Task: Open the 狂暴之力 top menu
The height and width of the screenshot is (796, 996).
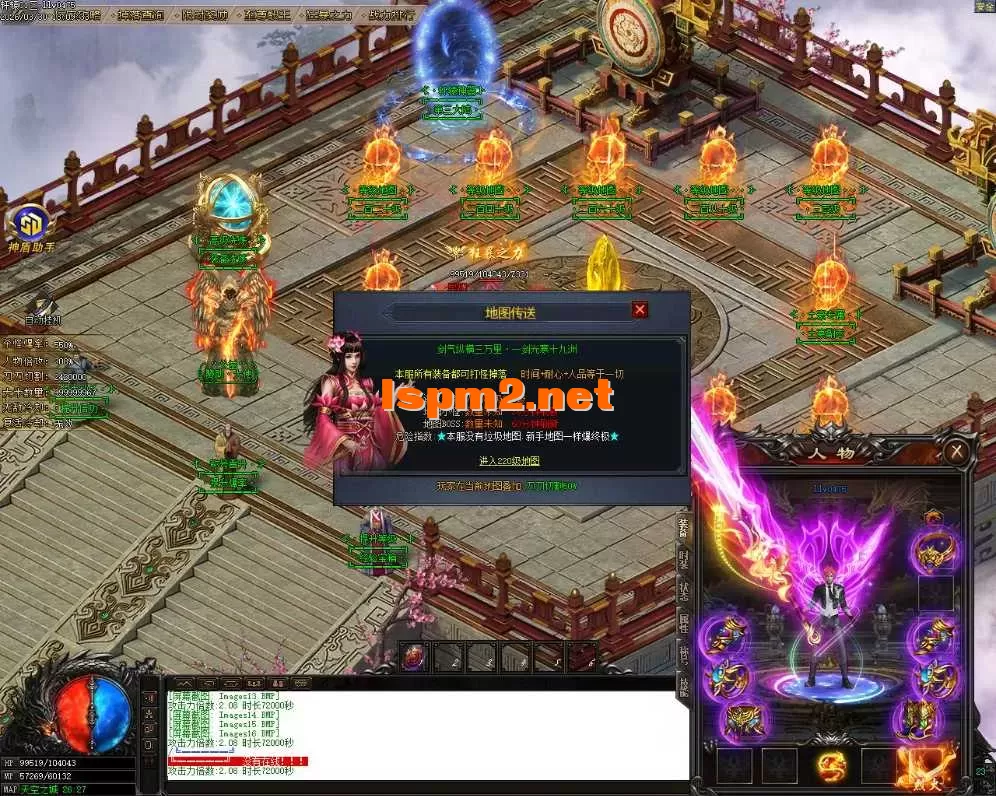Action: point(328,15)
